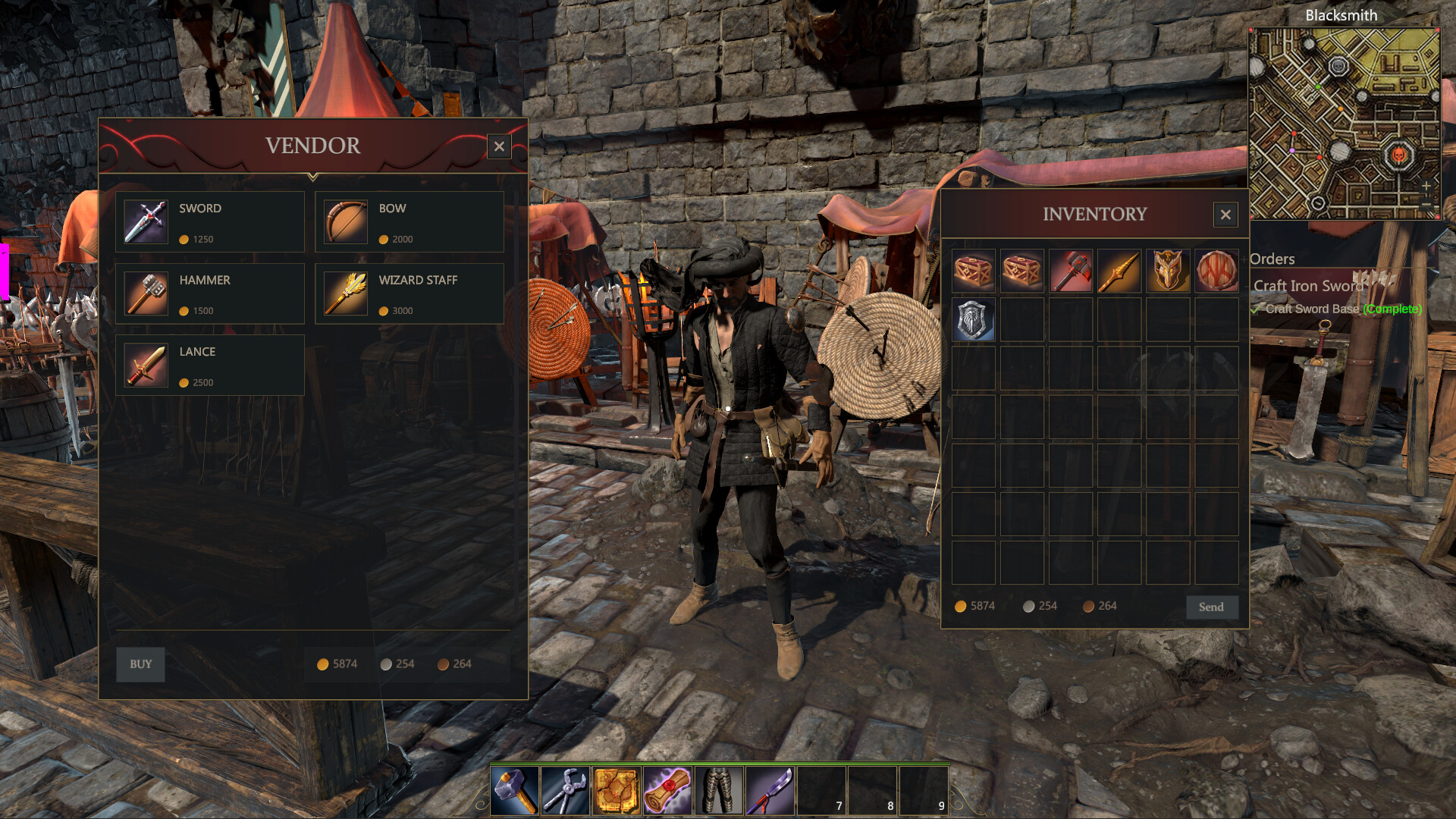Click the first wooden chest in the inventory
1456x819 pixels.
[x=973, y=271]
